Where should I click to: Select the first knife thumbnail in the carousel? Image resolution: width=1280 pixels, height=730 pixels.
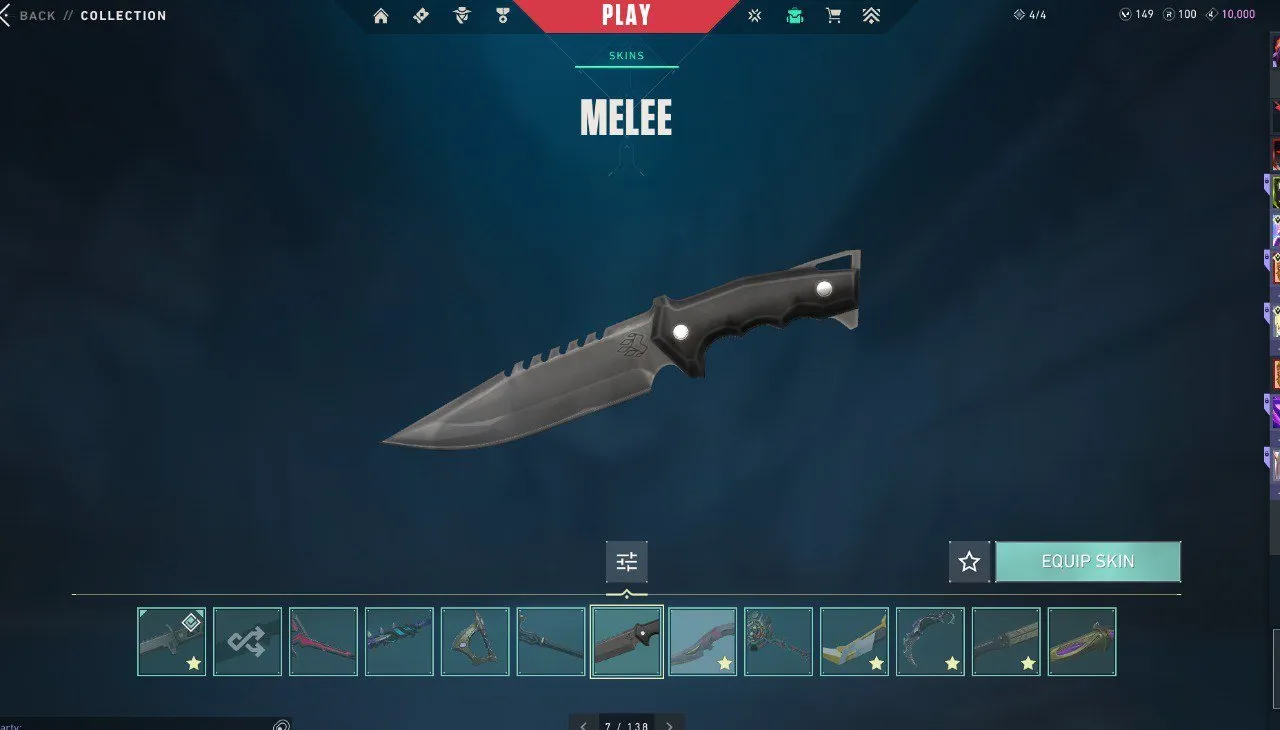[x=171, y=641]
